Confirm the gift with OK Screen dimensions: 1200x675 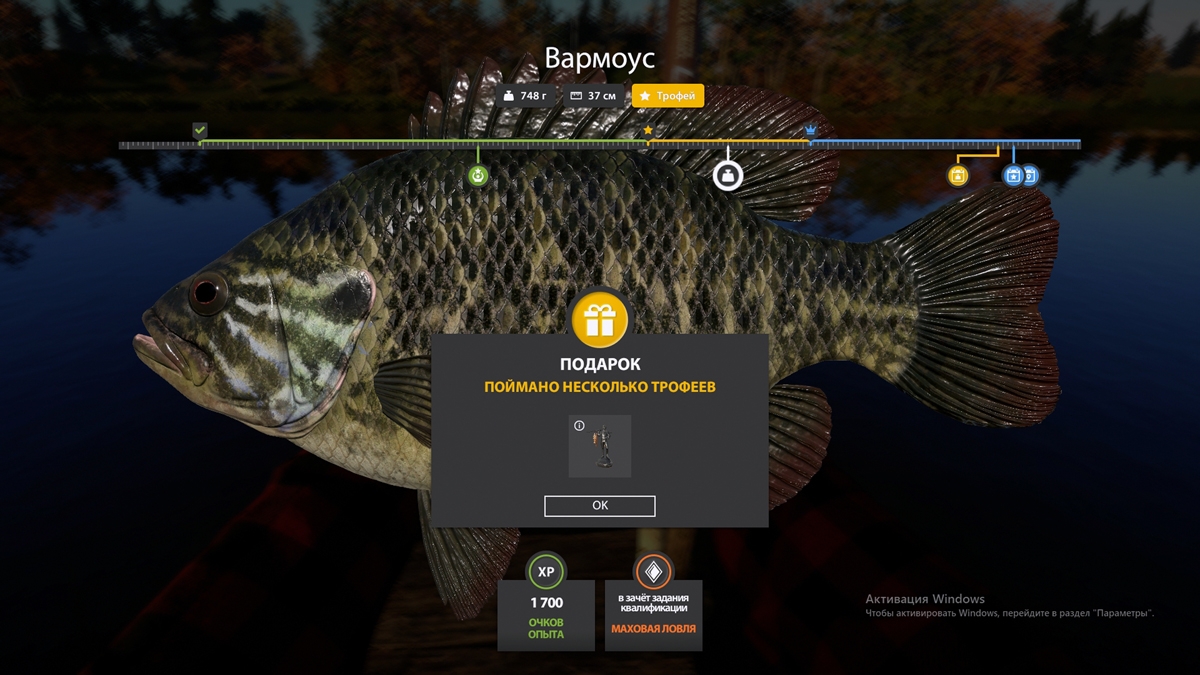point(599,506)
